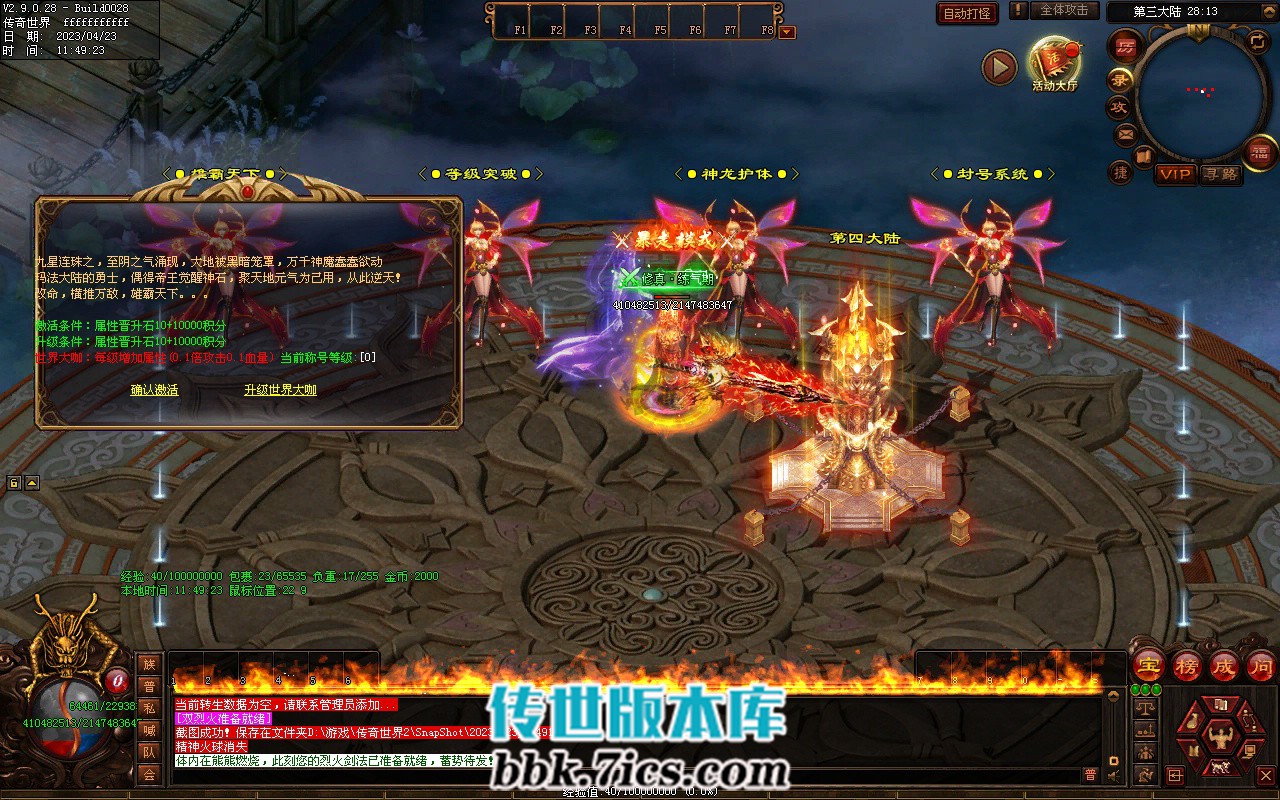Select the 全体攻击 attack mode button
Screen dimensions: 1280x800
(x=1064, y=10)
